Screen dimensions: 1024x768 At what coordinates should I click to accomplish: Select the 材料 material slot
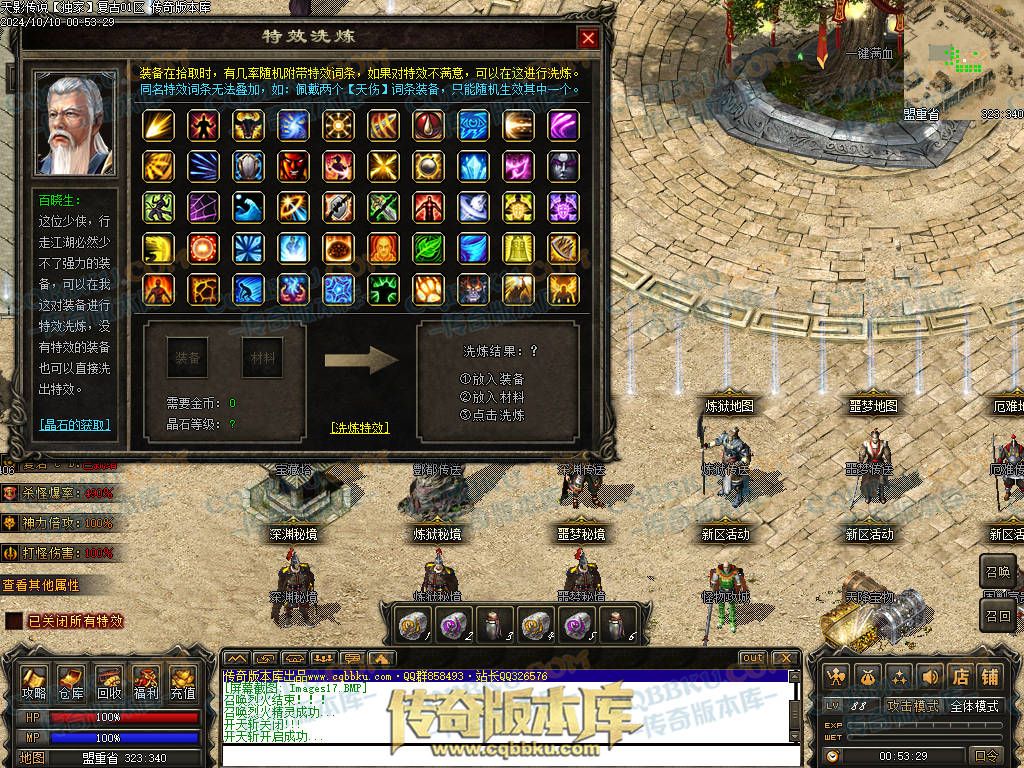(262, 357)
